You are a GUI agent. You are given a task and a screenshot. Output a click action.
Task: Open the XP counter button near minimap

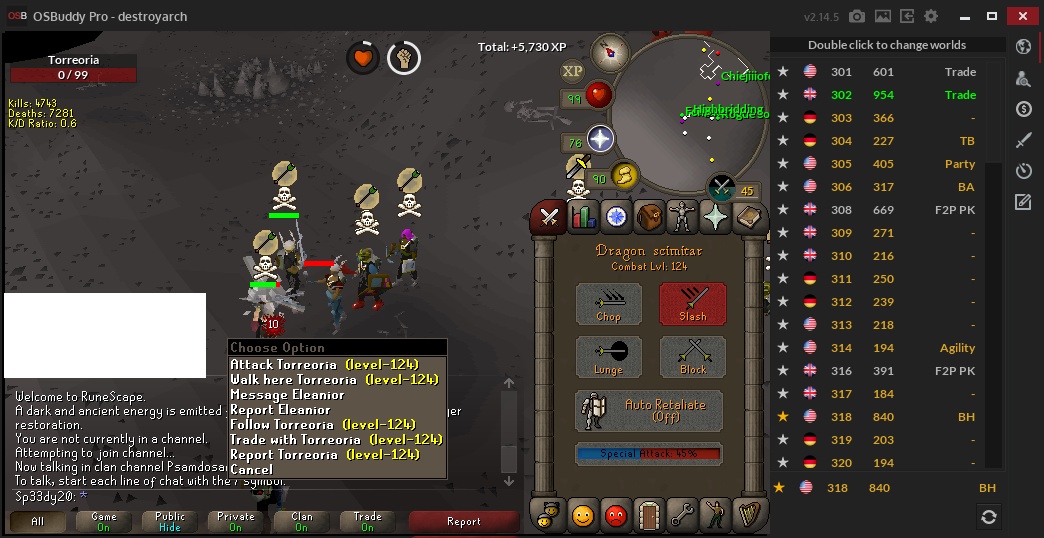click(573, 71)
